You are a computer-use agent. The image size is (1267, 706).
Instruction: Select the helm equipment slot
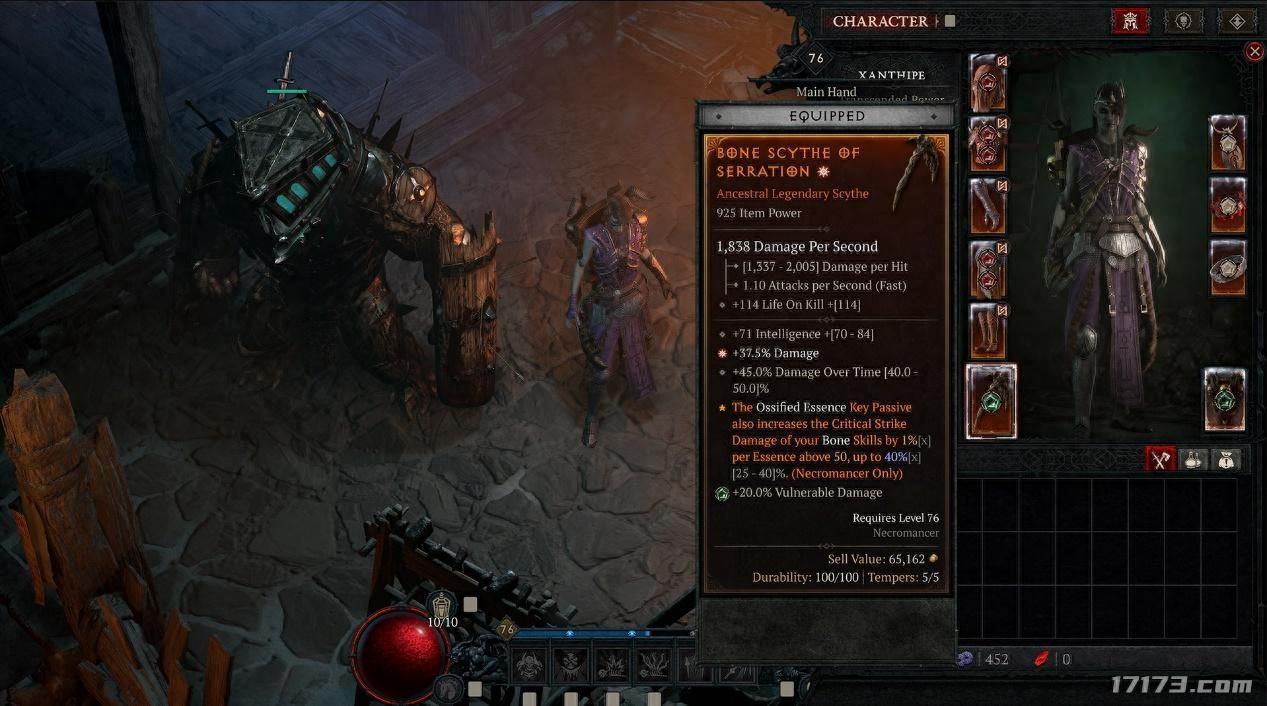tap(988, 83)
